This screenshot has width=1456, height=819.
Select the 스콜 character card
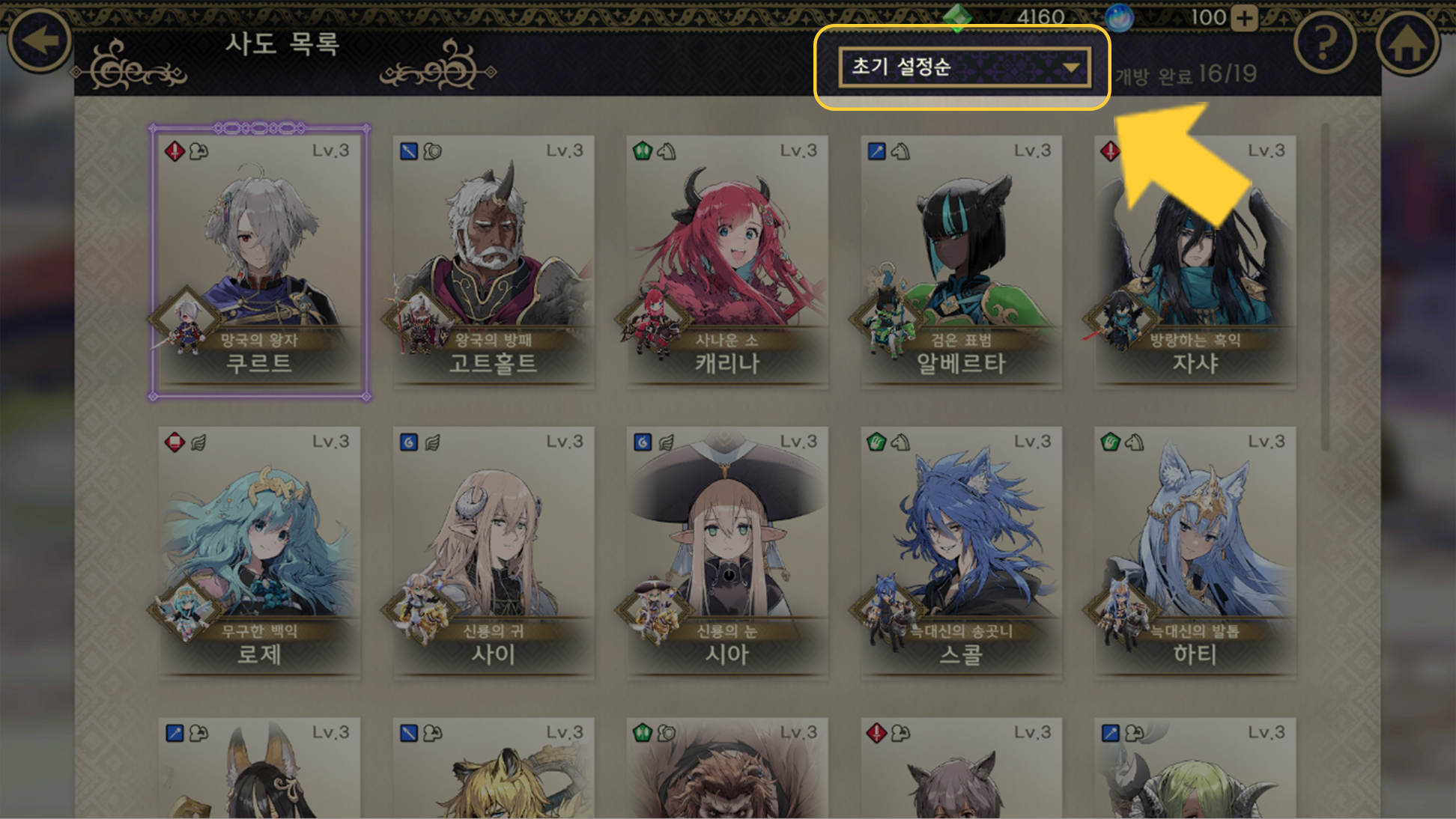(961, 552)
